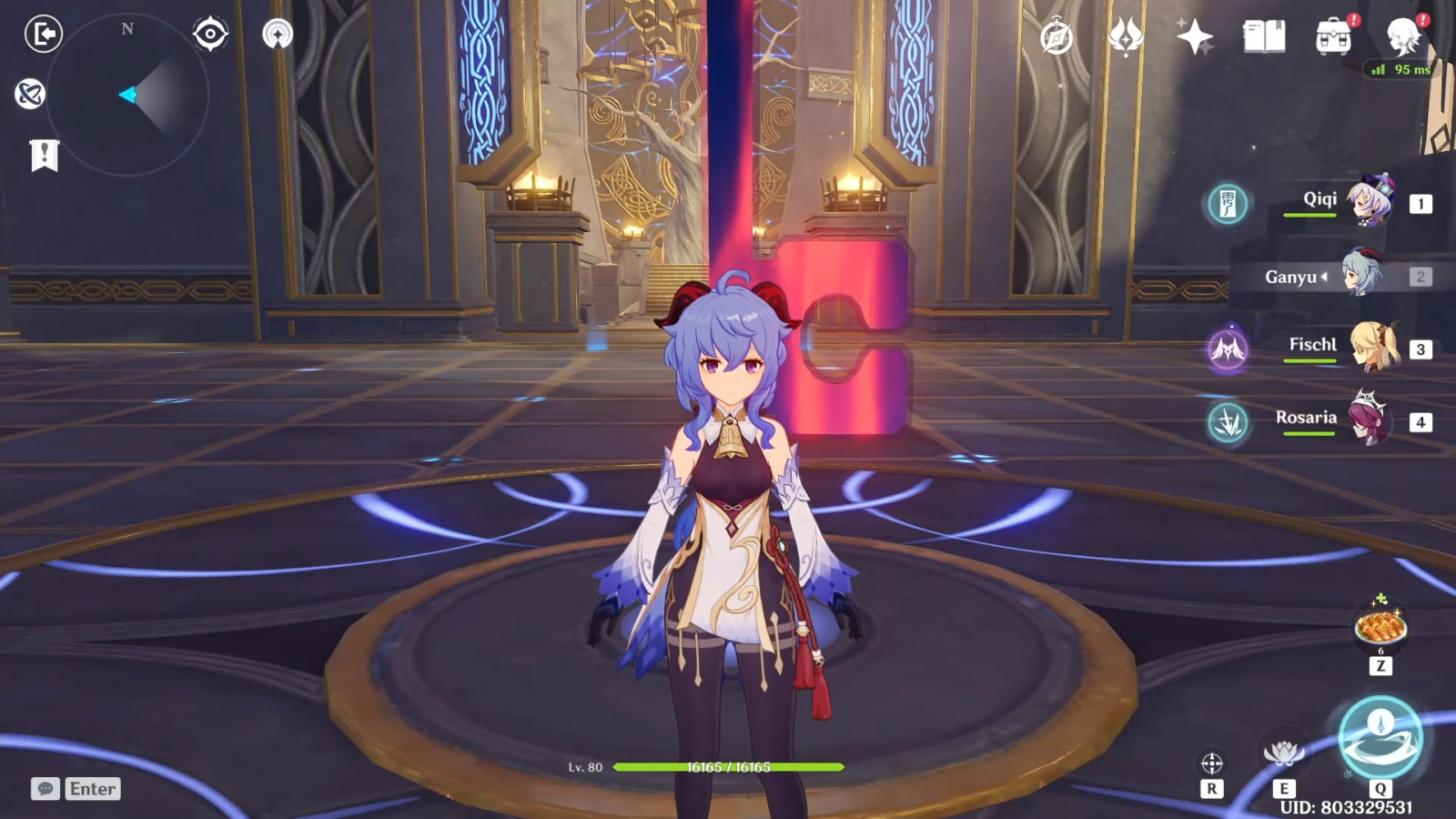The width and height of the screenshot is (1456, 819).
Task: Open the minimap compass
Action: click(x=127, y=95)
